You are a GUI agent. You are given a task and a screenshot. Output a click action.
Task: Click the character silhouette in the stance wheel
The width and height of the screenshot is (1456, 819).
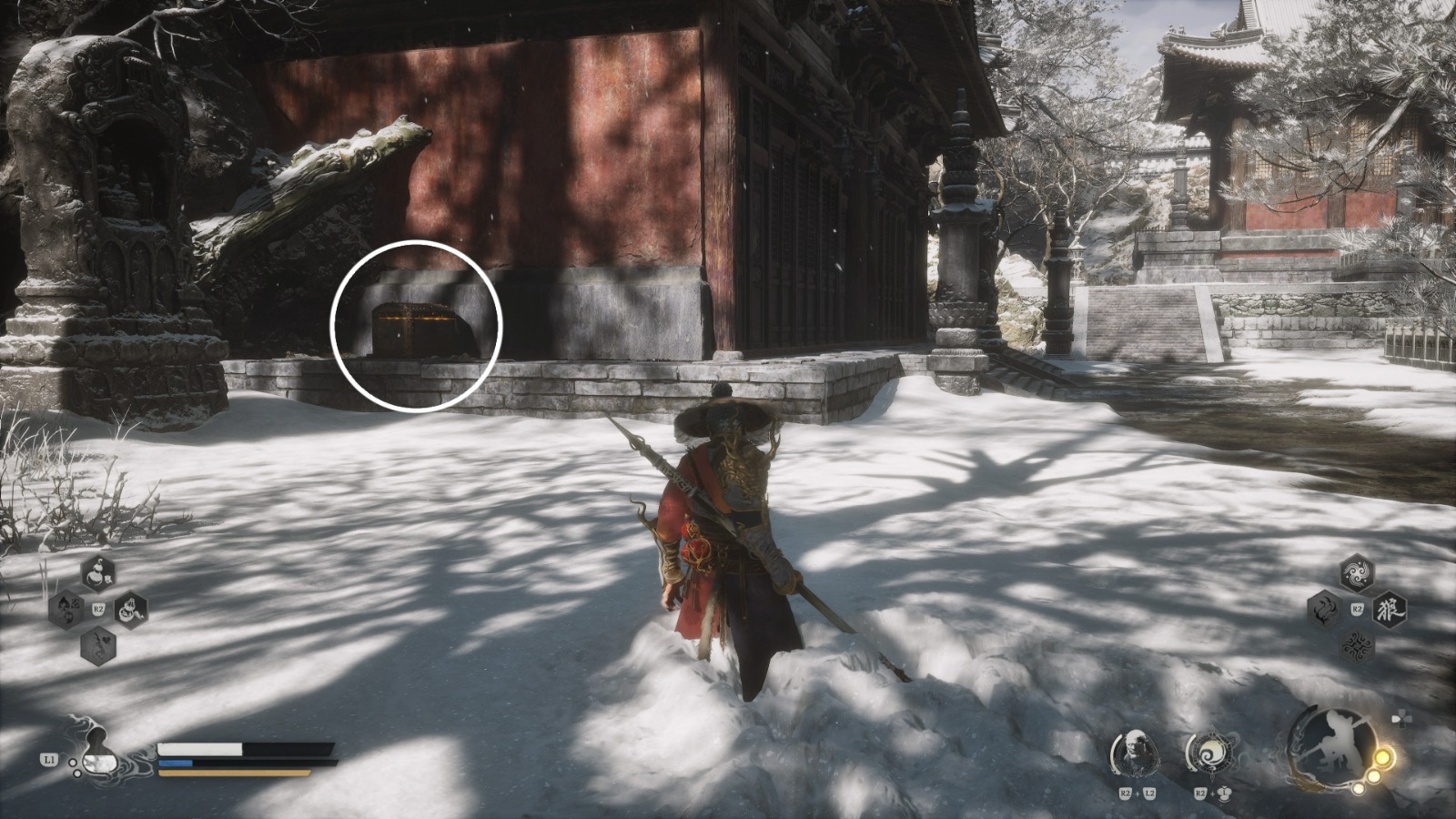tap(1340, 744)
